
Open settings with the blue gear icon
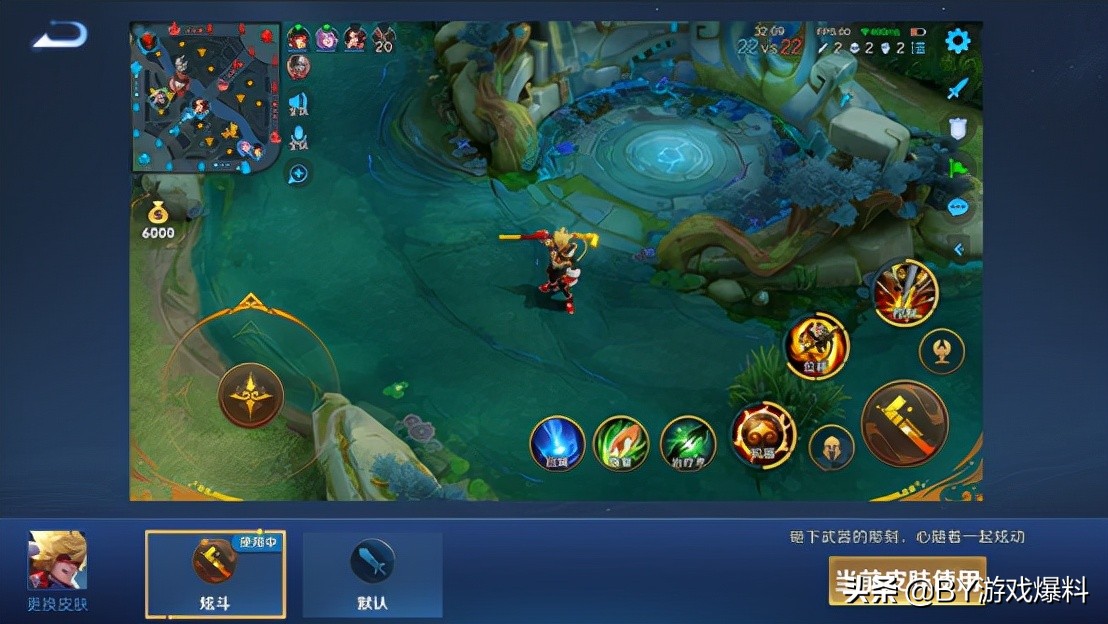tap(957, 41)
